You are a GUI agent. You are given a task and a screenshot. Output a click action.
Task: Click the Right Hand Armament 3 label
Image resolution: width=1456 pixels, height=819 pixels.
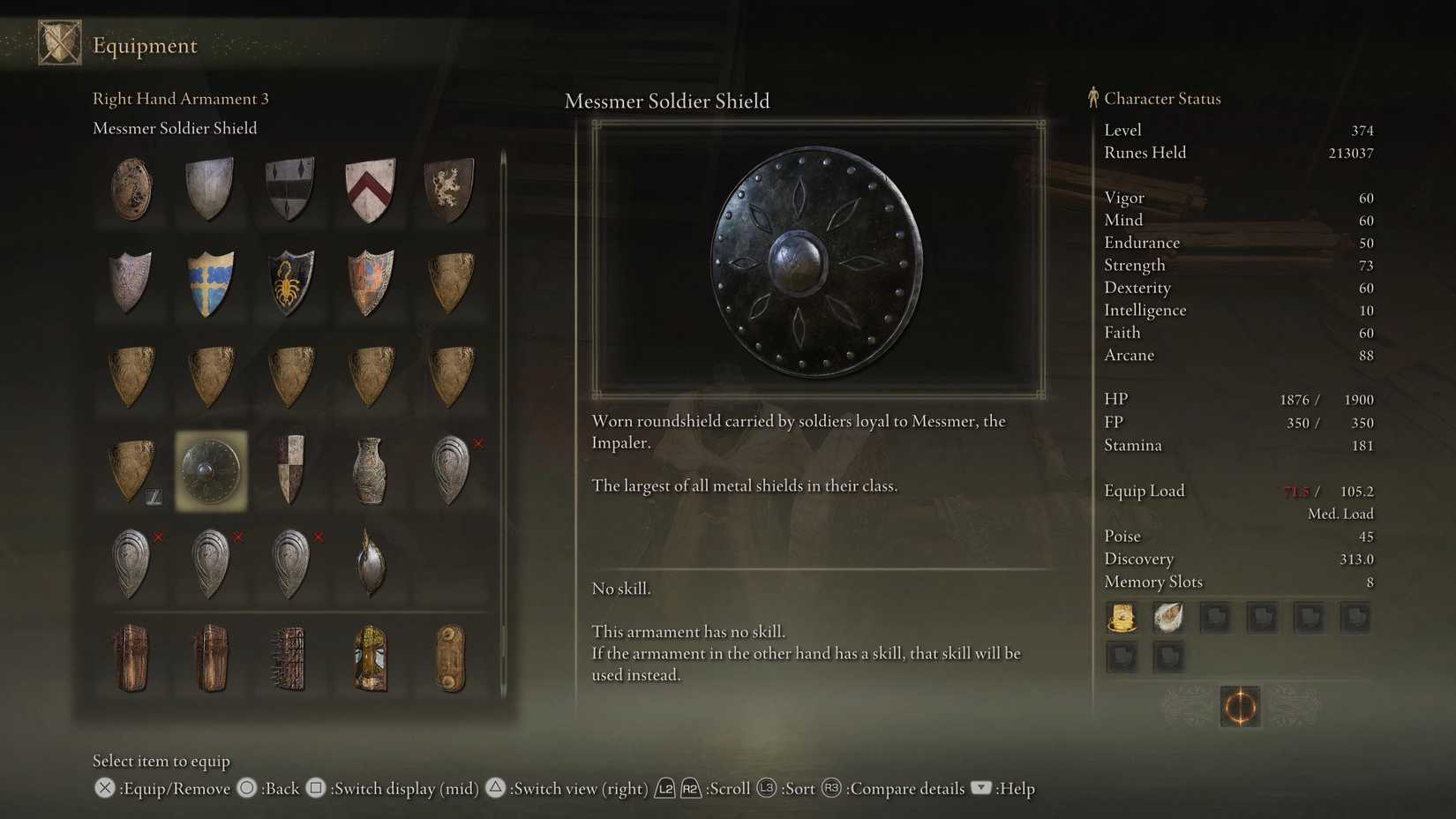181,99
